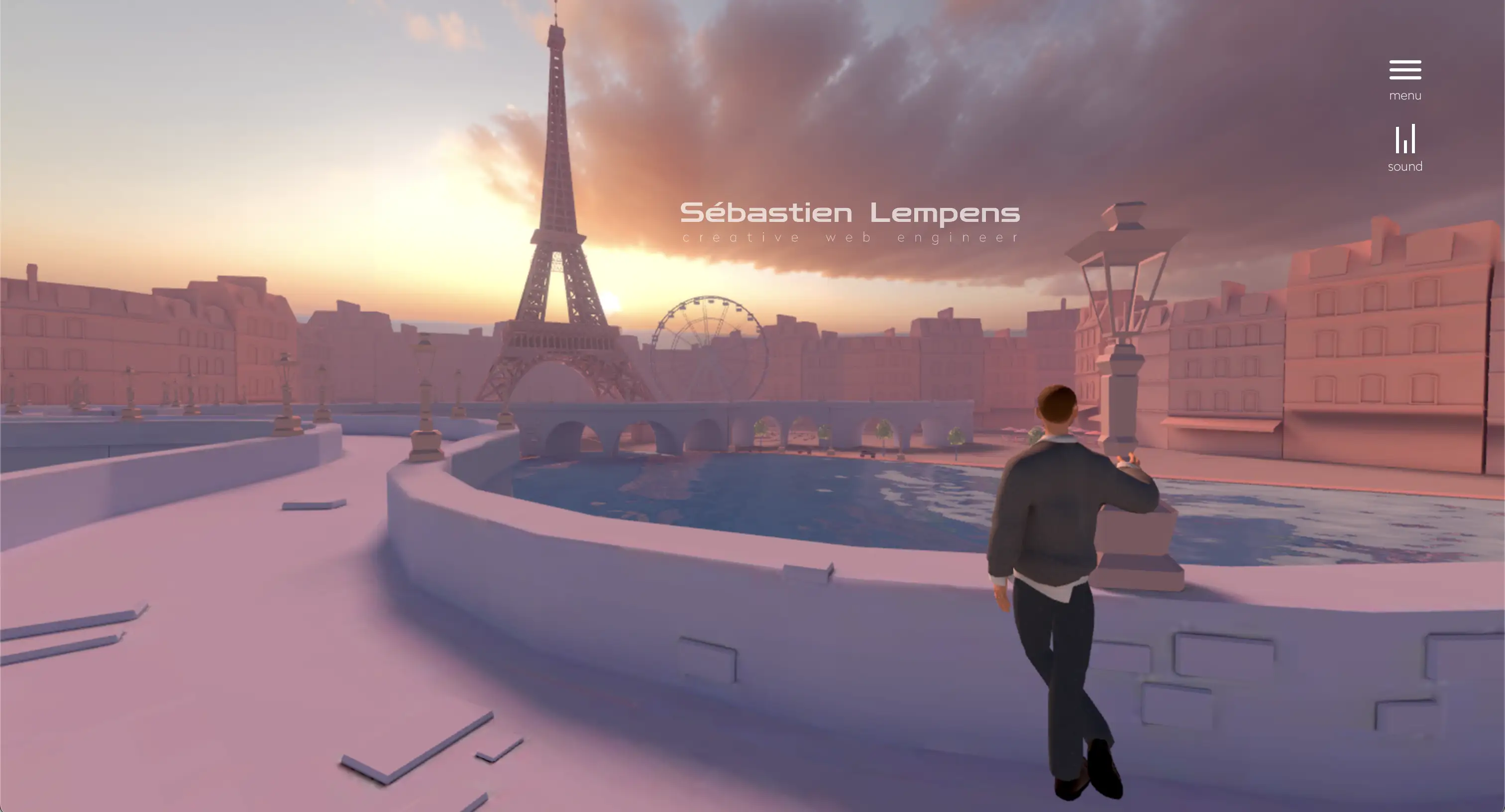Expand the site navigation via menu
Viewport: 1505px width, 812px height.
click(1405, 70)
